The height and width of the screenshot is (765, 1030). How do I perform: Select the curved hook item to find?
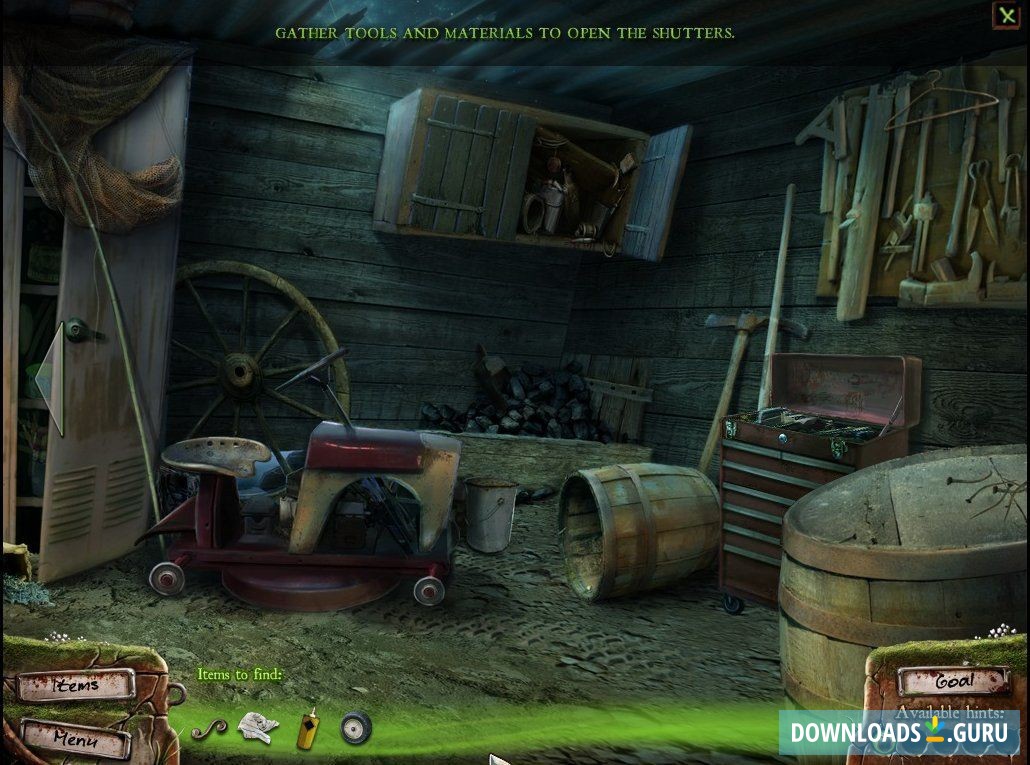[x=209, y=729]
